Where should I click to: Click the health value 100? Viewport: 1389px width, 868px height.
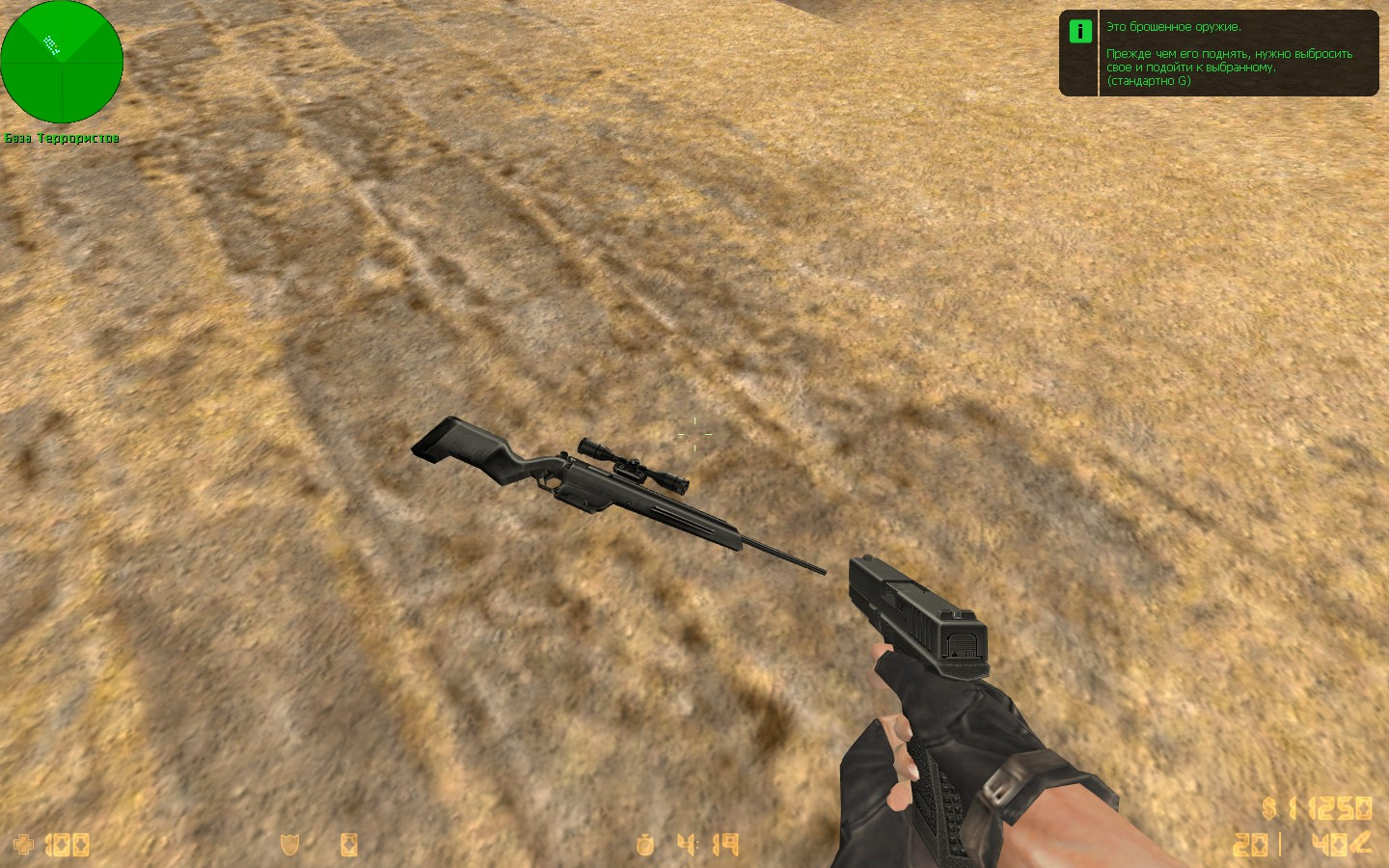click(68, 846)
